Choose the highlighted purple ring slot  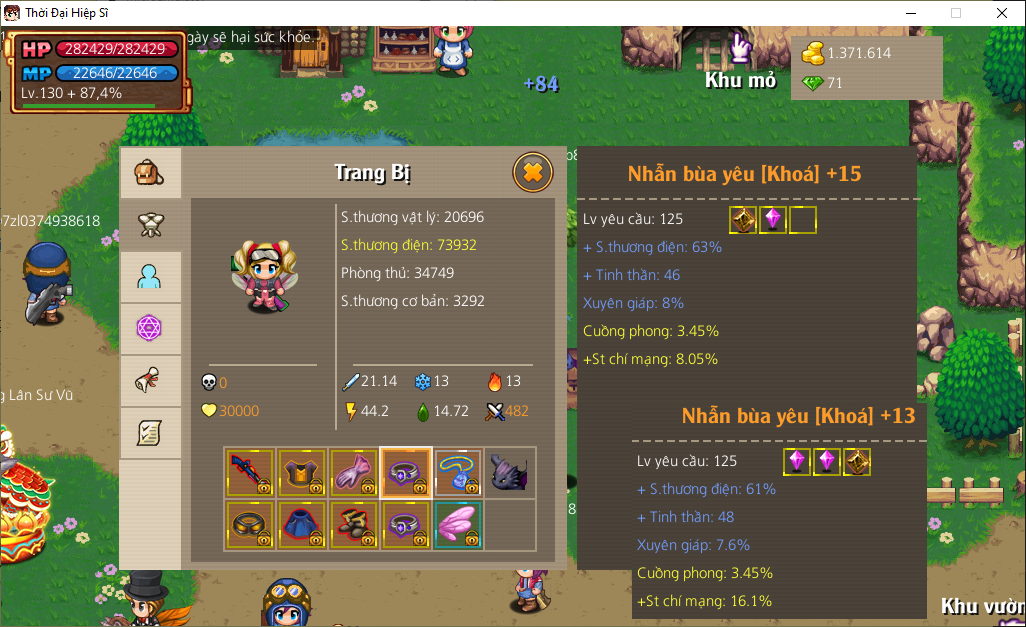point(406,473)
